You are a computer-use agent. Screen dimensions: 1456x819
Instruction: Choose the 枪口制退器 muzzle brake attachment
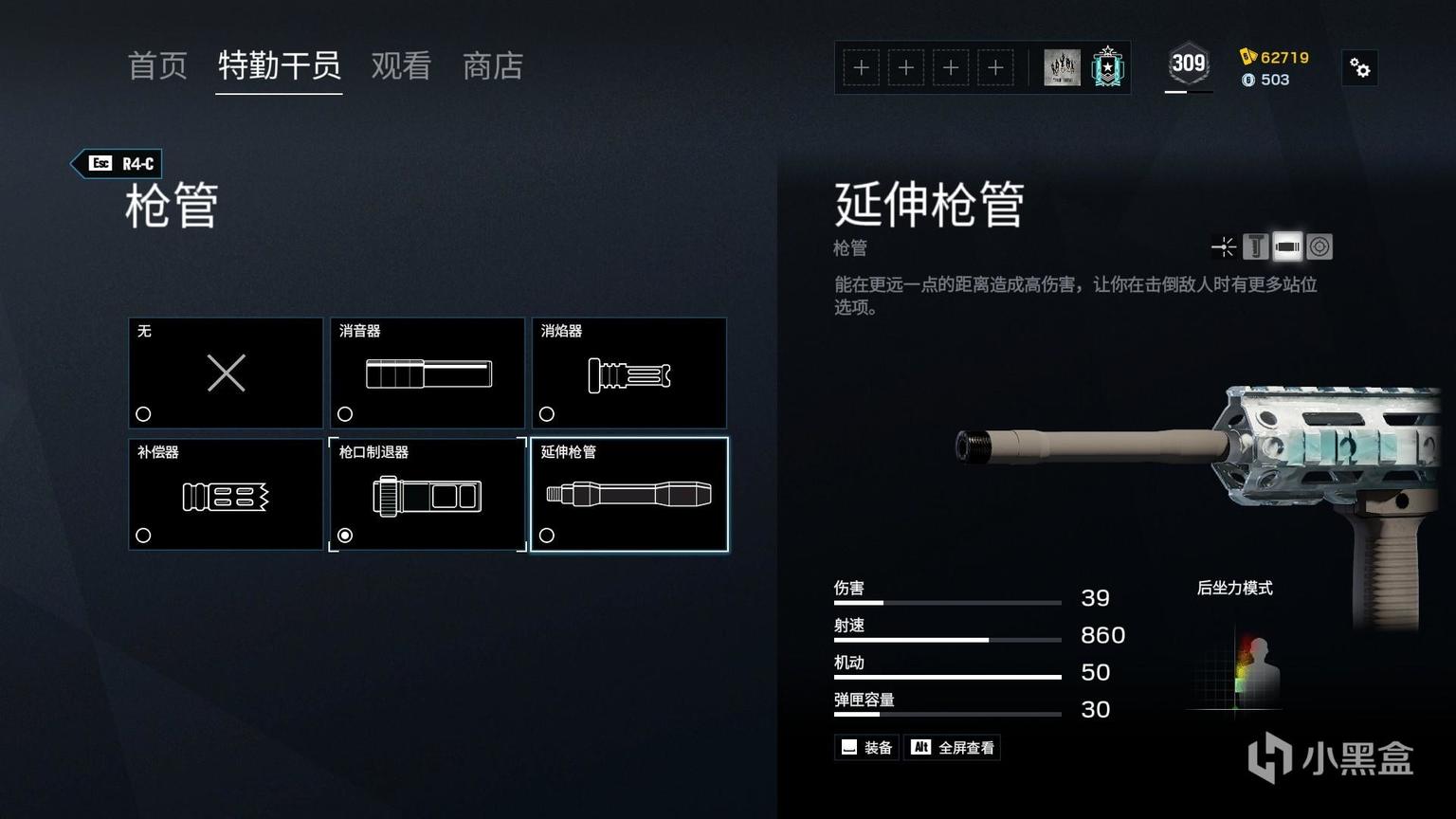pos(428,494)
